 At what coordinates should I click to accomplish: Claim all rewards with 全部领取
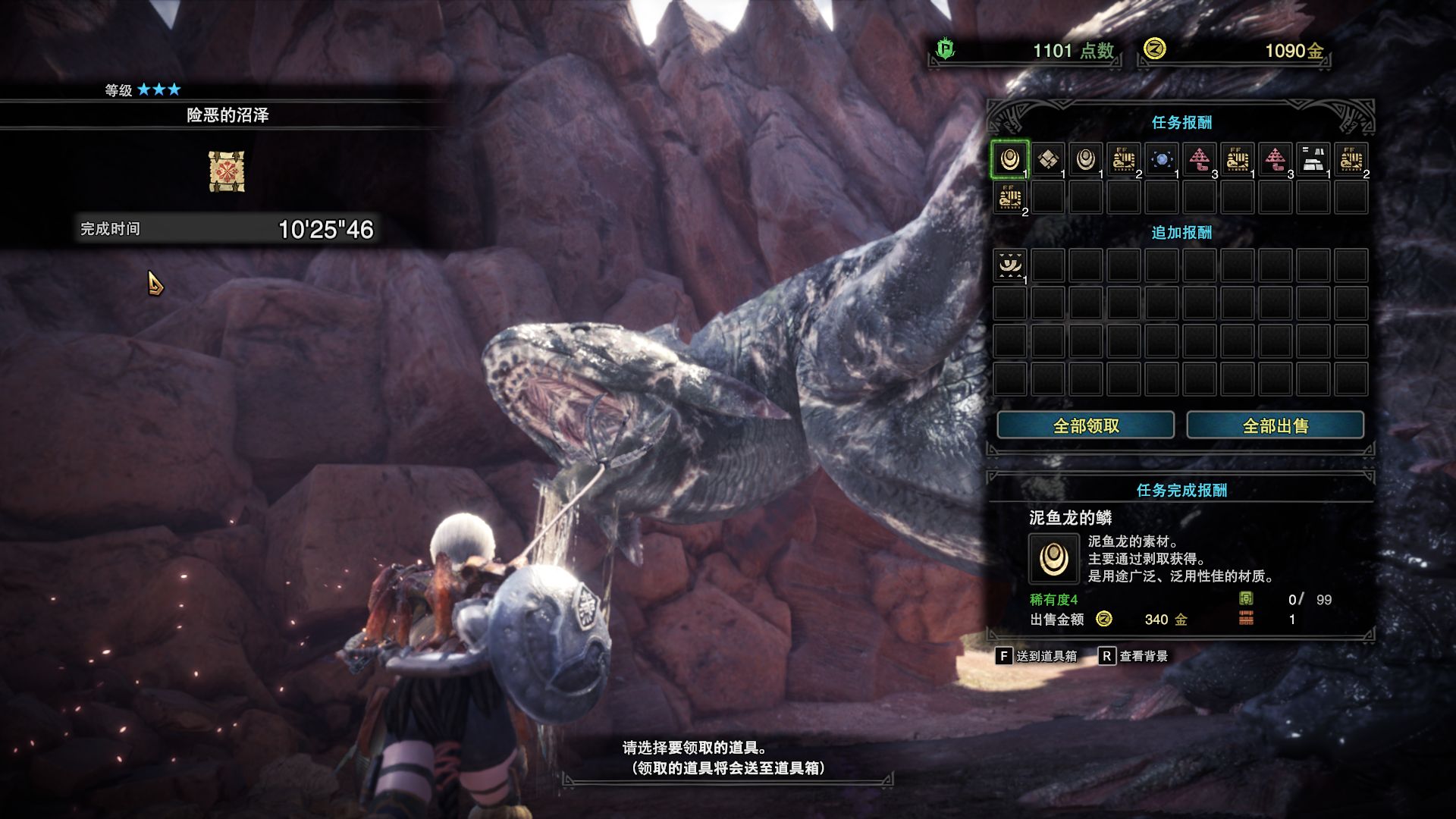pos(1085,425)
